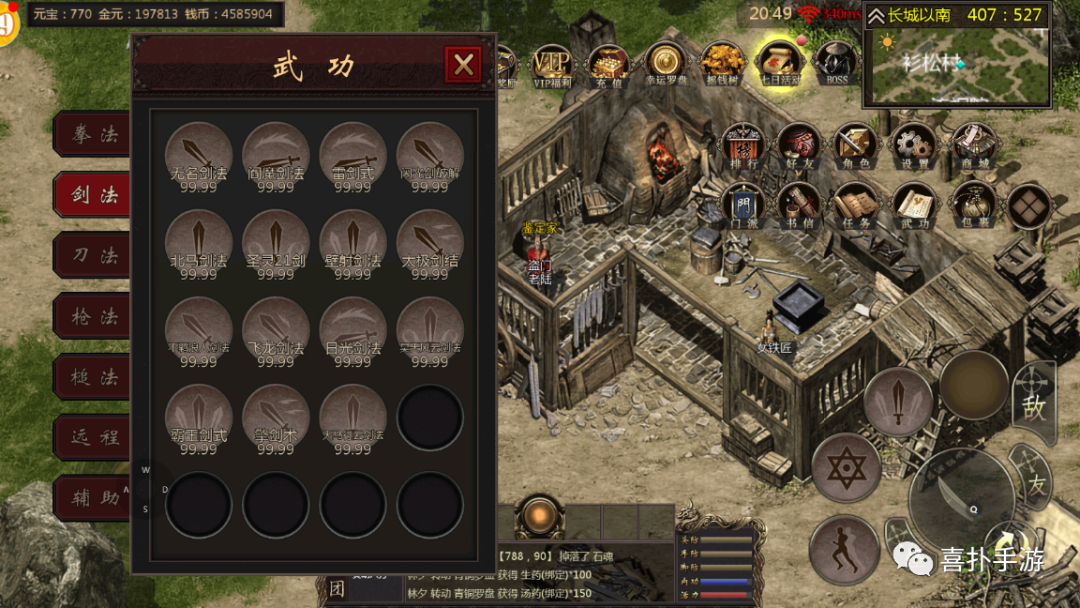Image resolution: width=1080 pixels, height=608 pixels.
Task: Choose the 北马剑法 skill
Action: click(x=198, y=243)
